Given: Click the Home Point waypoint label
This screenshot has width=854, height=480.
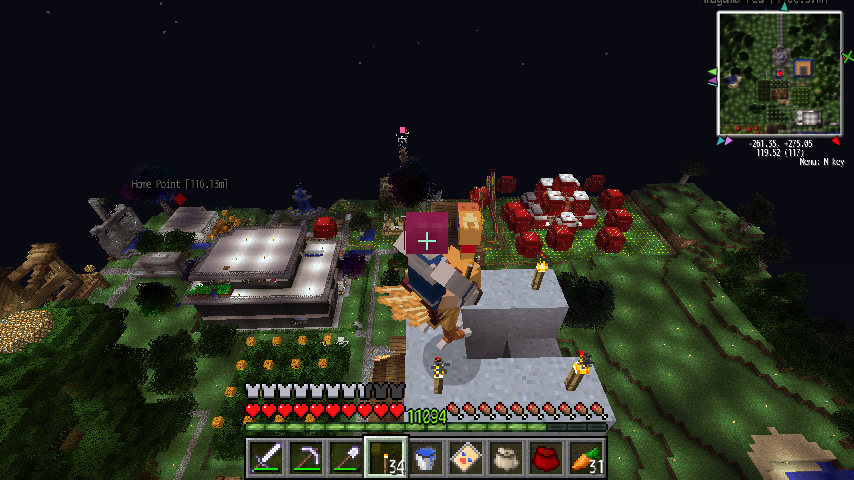Looking at the screenshot, I should coord(180,184).
